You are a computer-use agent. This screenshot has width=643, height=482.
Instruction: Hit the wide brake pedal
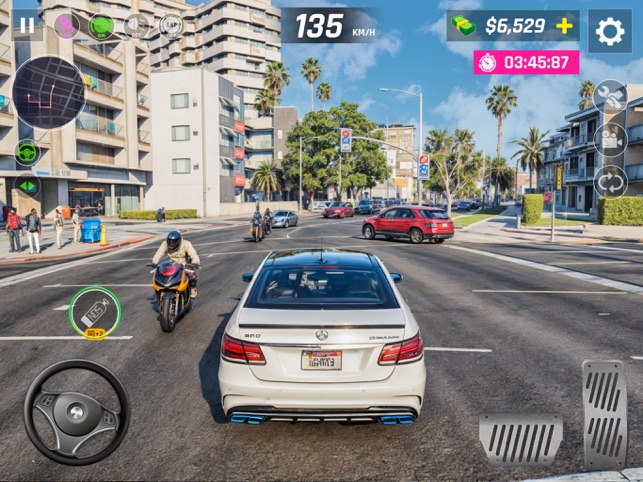520,438
